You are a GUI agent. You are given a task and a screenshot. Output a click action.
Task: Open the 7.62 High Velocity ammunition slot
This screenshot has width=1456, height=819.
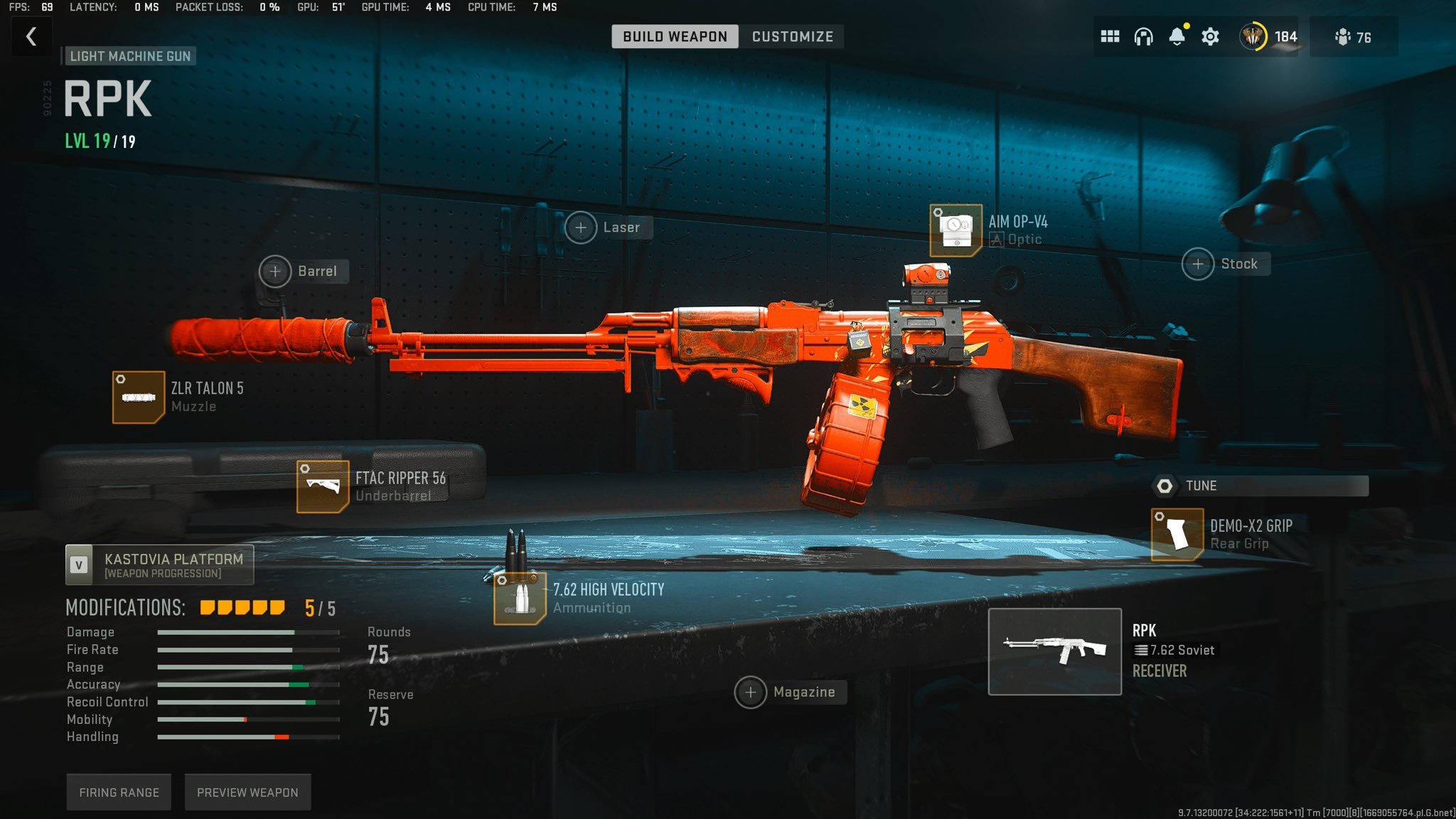(x=519, y=597)
